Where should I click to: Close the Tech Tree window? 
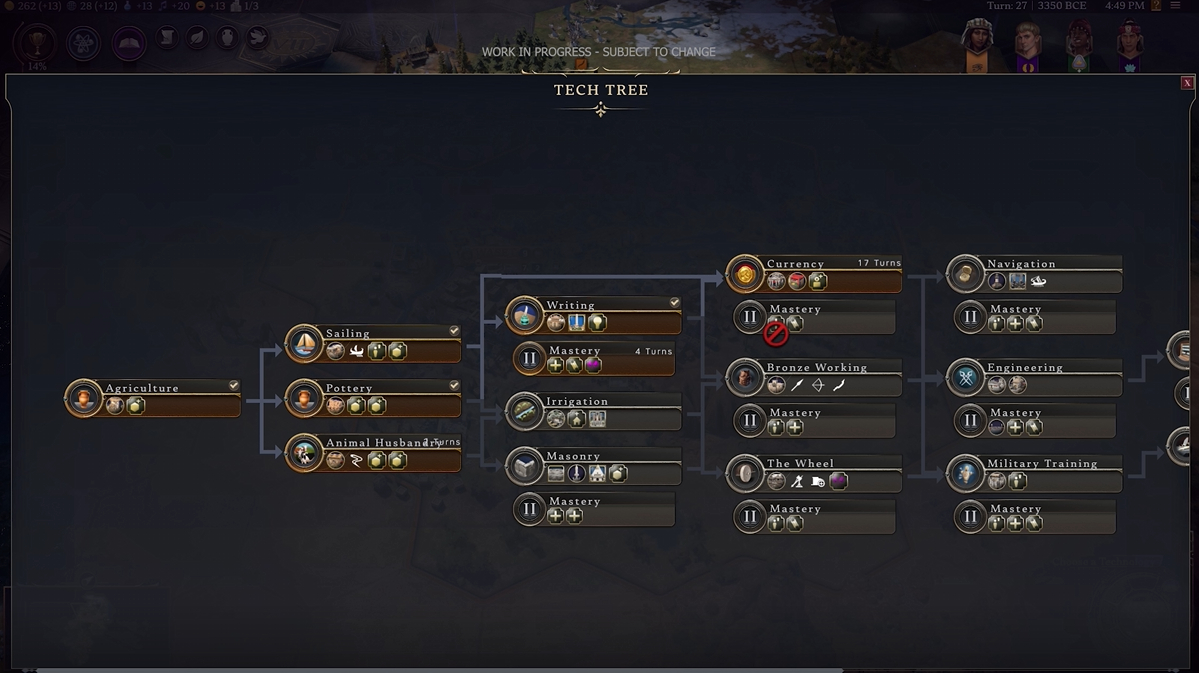pyautogui.click(x=1187, y=83)
